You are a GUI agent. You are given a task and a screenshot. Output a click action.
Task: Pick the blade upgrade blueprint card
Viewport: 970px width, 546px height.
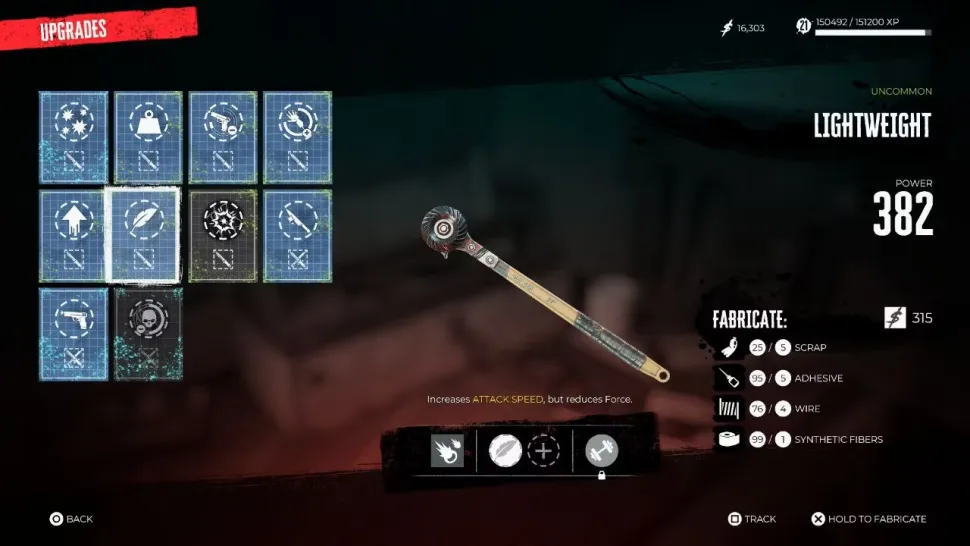[x=297, y=236]
